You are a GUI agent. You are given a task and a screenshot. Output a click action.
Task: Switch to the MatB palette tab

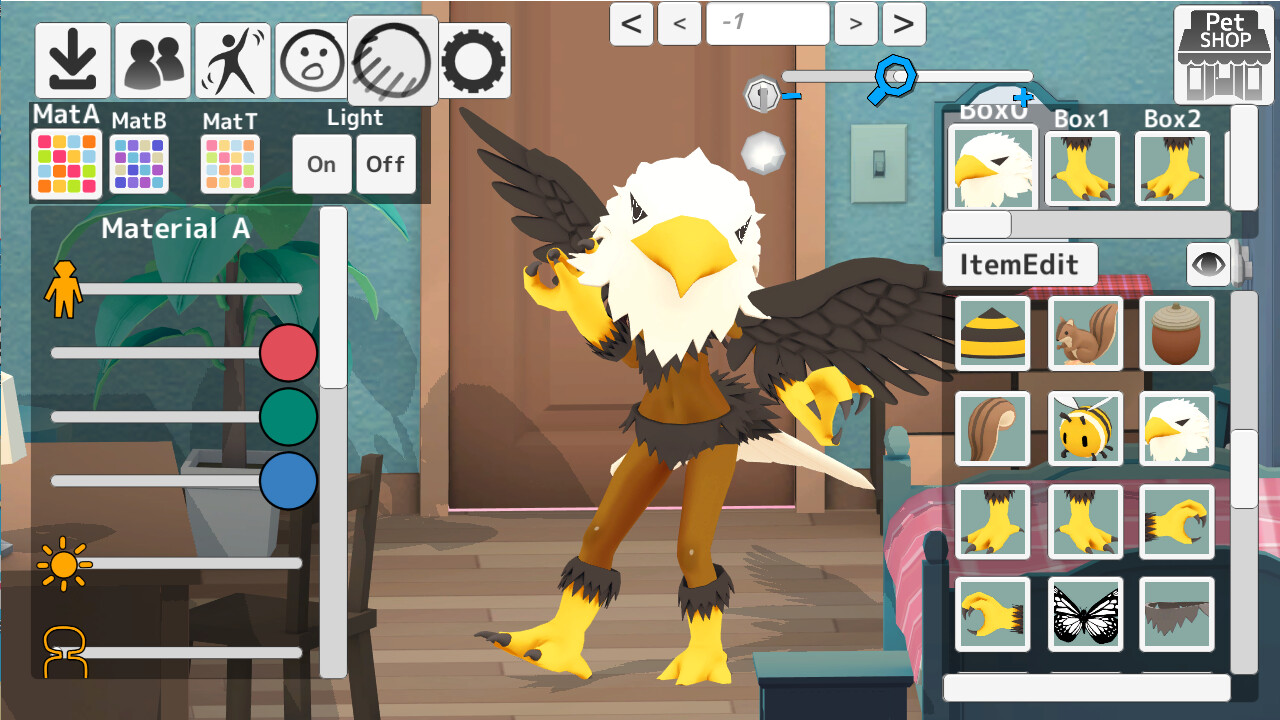click(137, 162)
